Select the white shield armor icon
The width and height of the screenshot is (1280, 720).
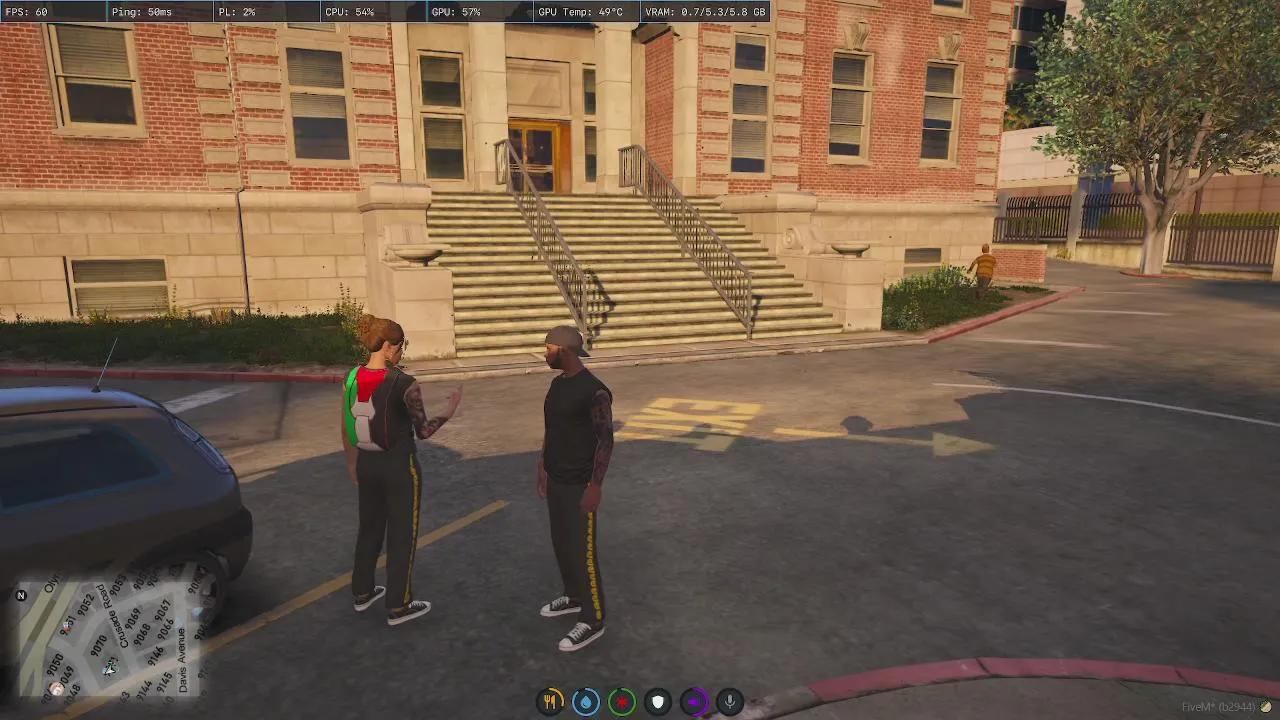[x=658, y=702]
